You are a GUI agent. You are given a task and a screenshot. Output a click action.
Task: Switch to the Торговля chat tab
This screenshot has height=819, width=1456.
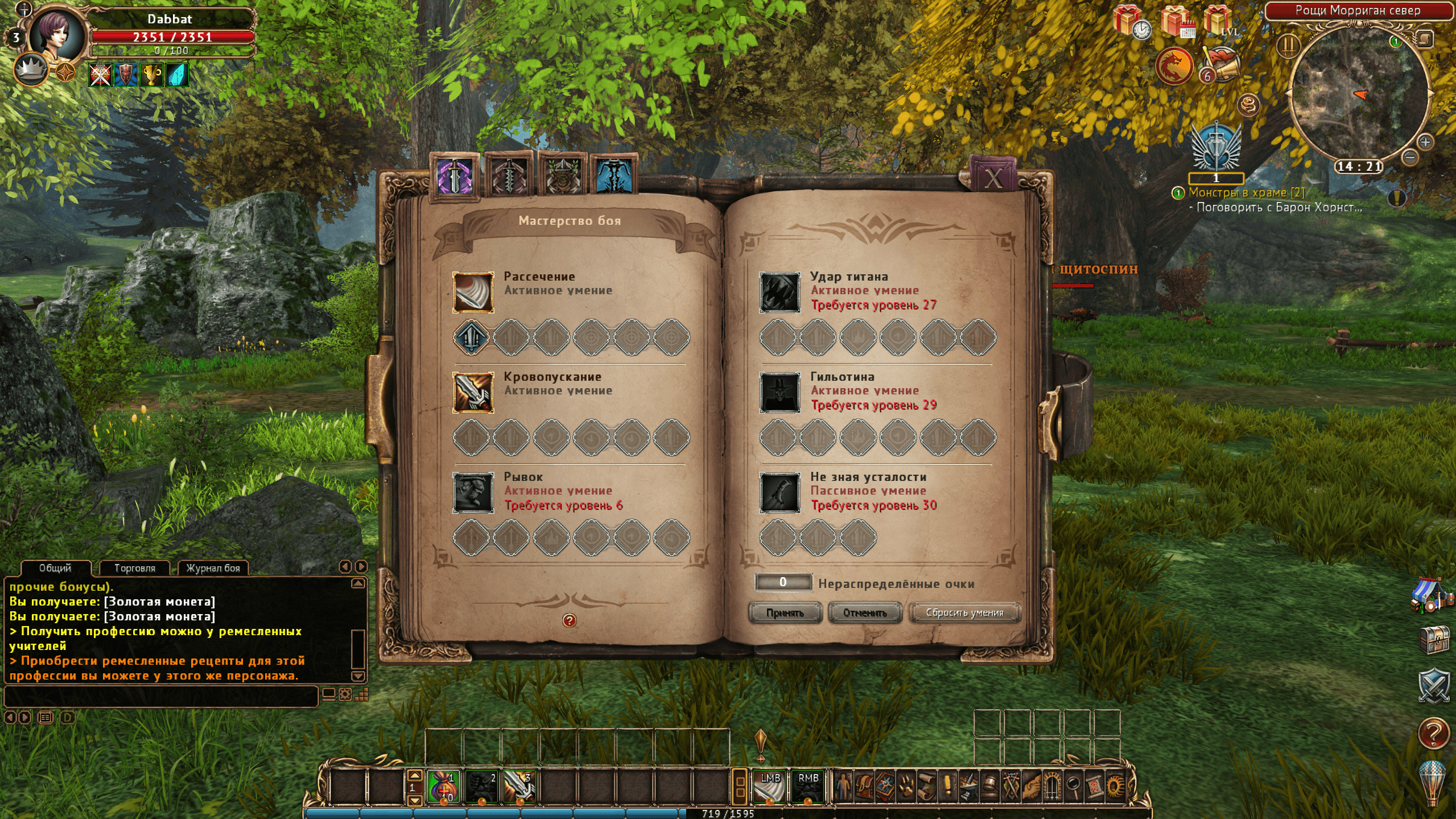click(135, 568)
